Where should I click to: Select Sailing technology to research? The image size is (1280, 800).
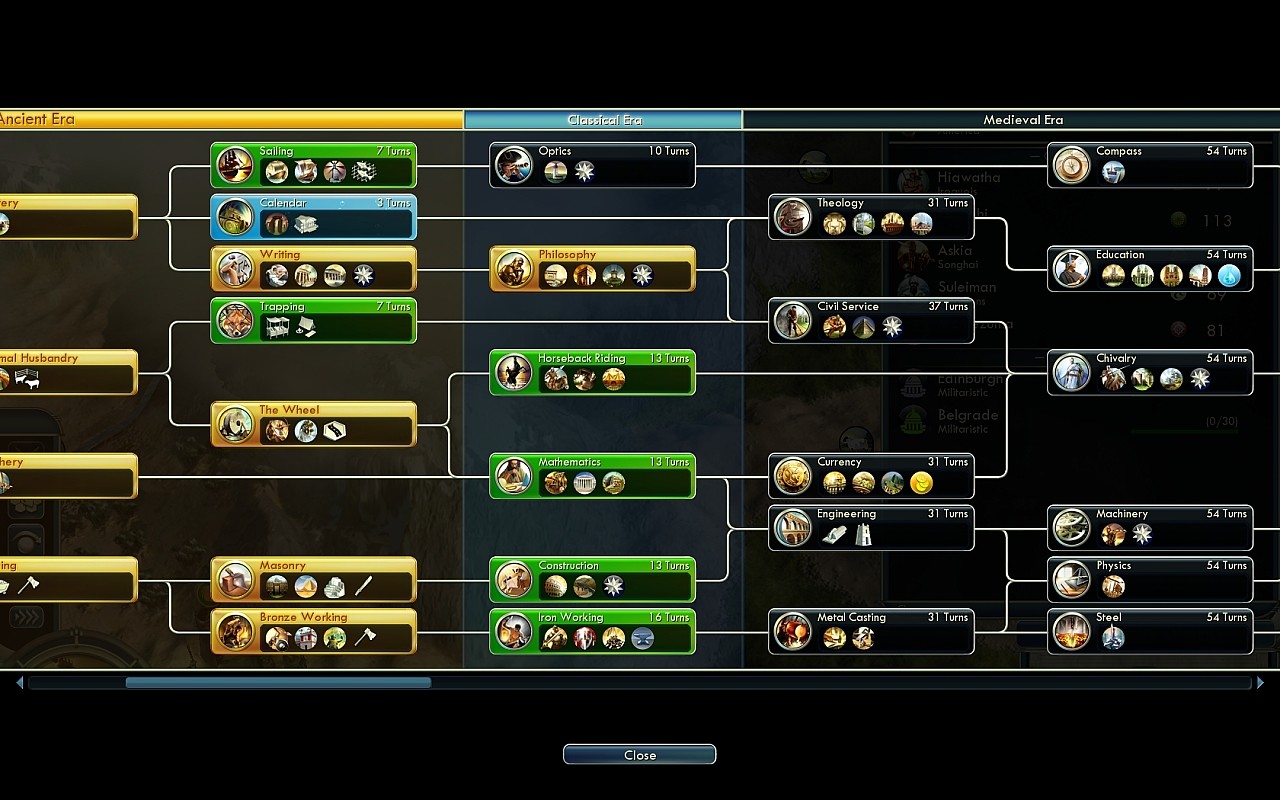[313, 165]
